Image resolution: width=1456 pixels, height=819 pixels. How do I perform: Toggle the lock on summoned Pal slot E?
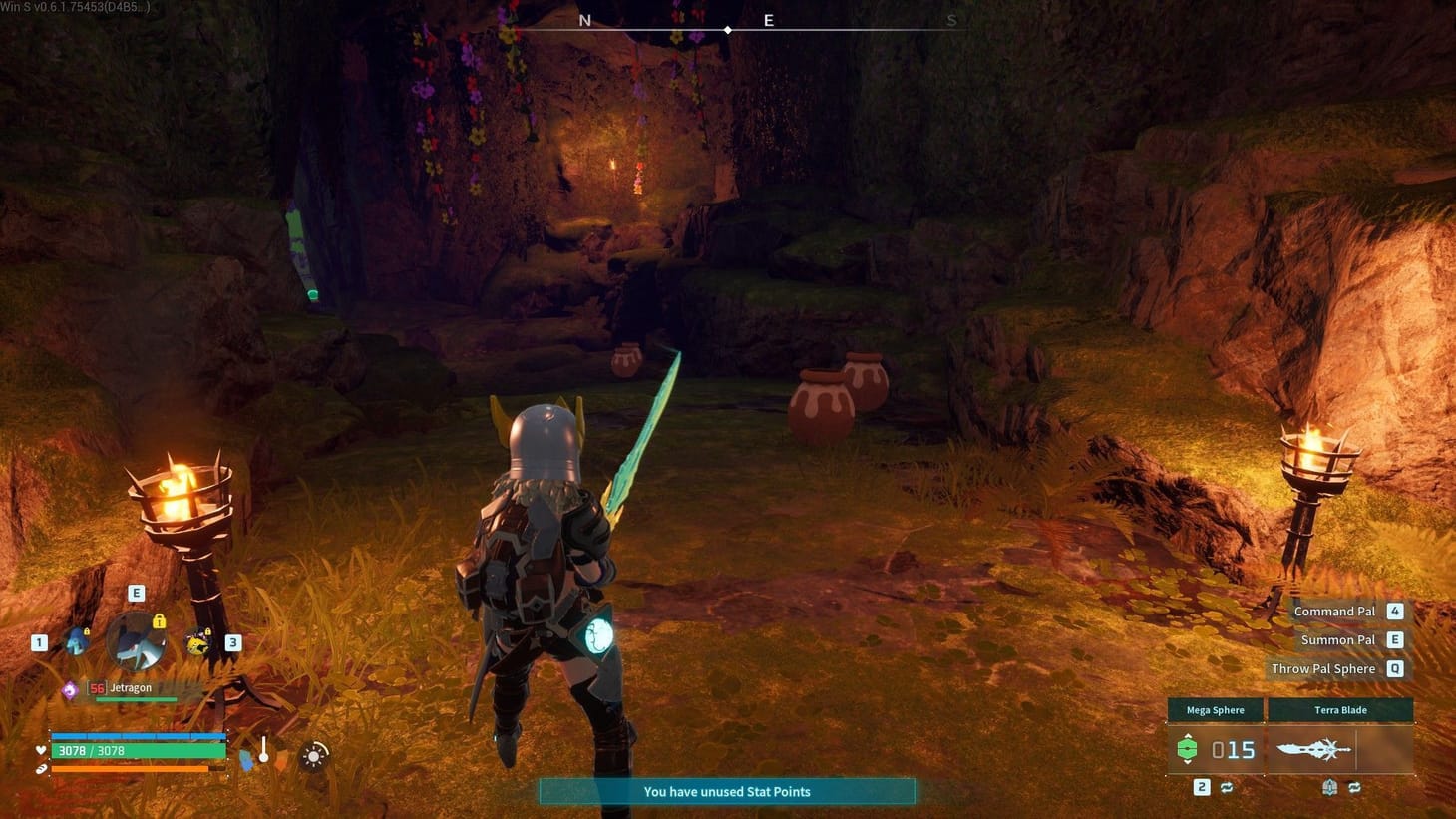point(159,622)
